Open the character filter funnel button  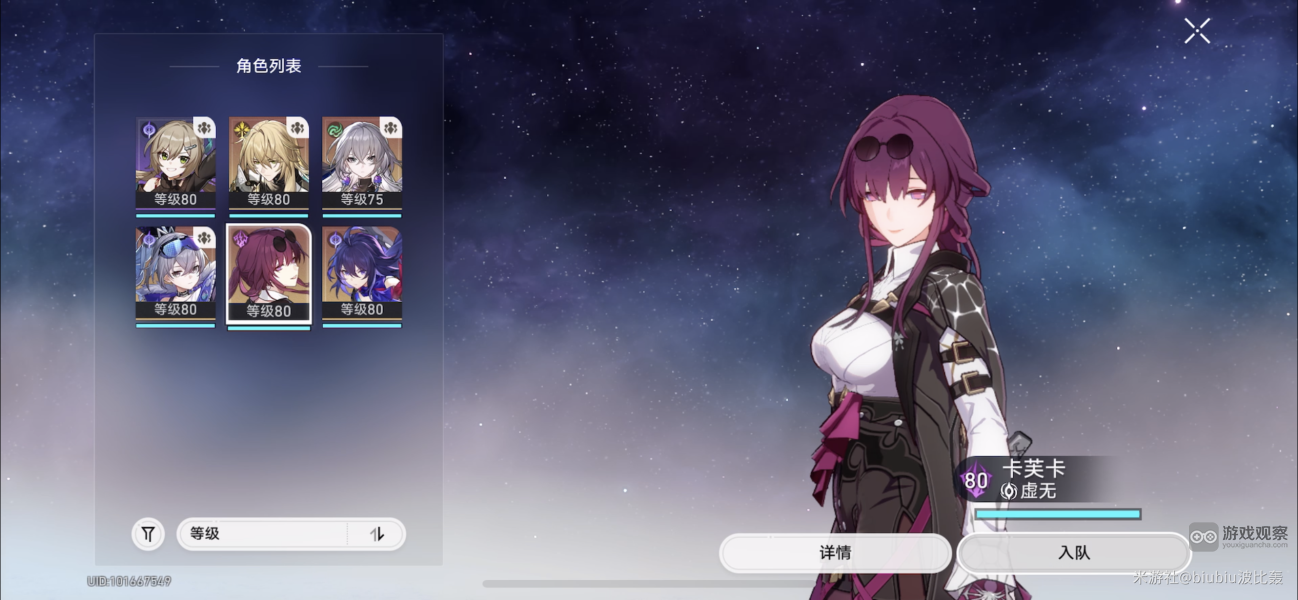[148, 534]
